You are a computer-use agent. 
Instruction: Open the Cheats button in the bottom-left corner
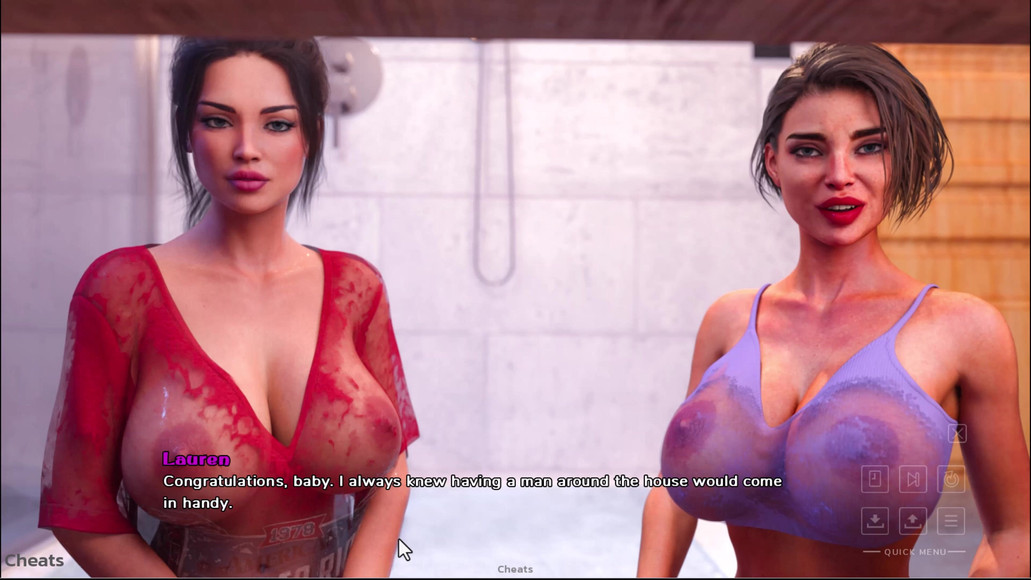tap(34, 561)
